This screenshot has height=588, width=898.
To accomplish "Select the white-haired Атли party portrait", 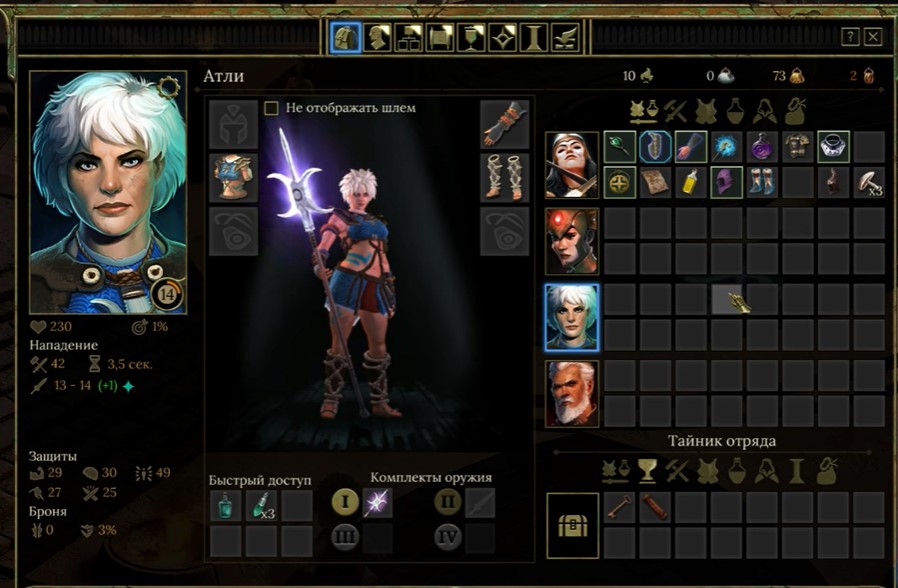I will [572, 317].
